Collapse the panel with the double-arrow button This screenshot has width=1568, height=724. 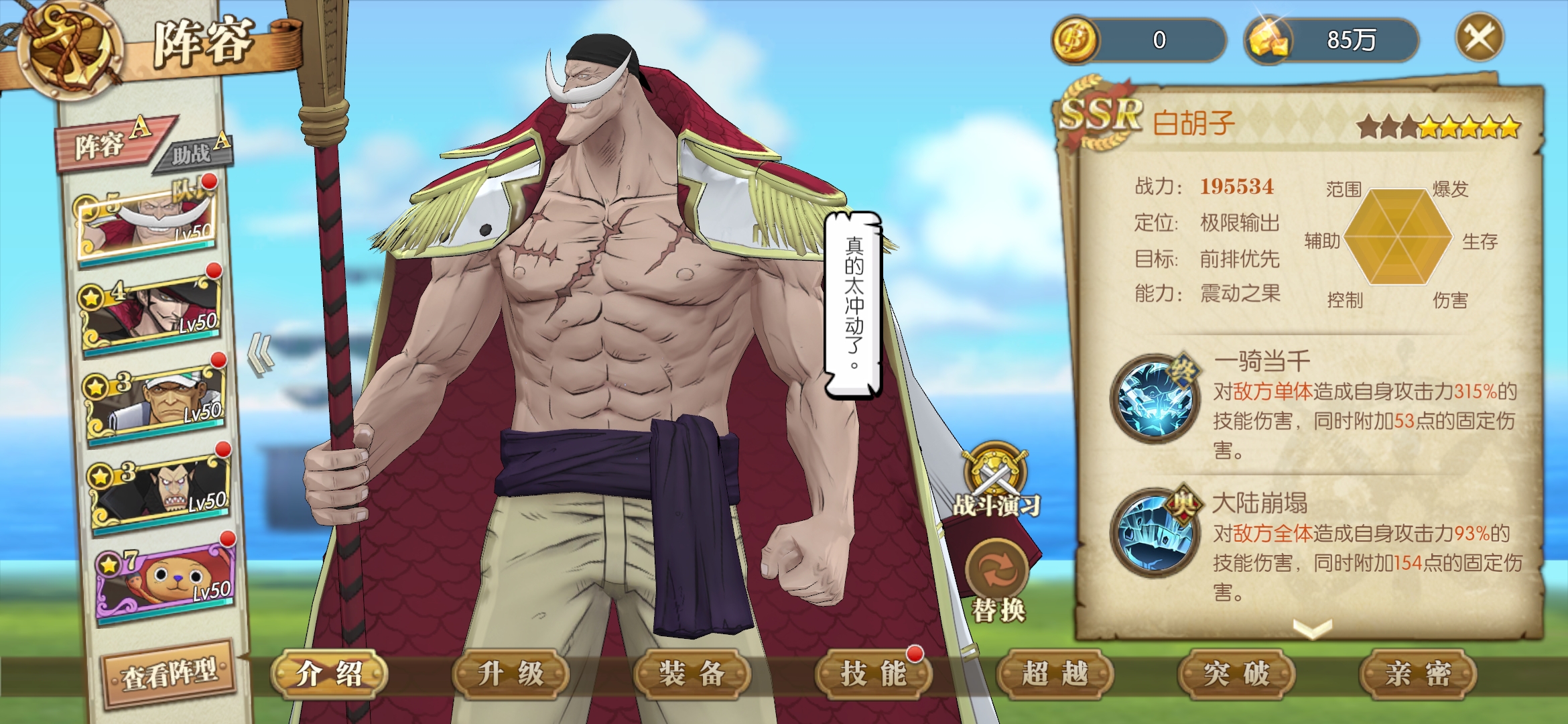261,354
